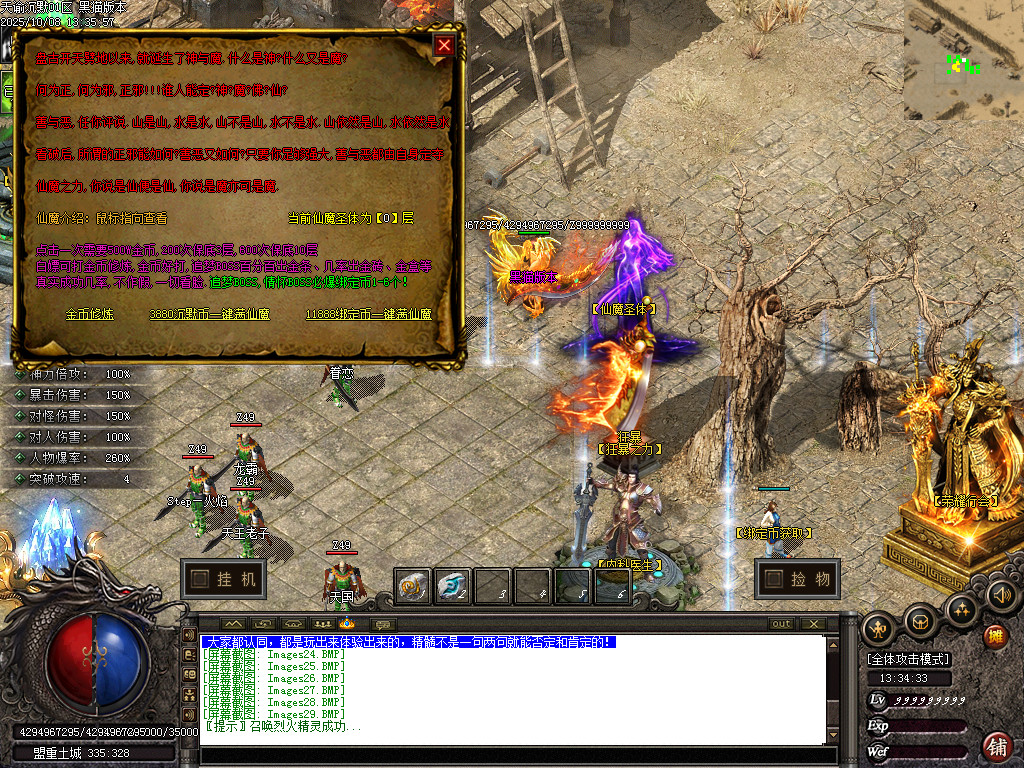This screenshot has width=1024, height=768.
Task: Toggle the sound speaker icon
Action: 1000,596
